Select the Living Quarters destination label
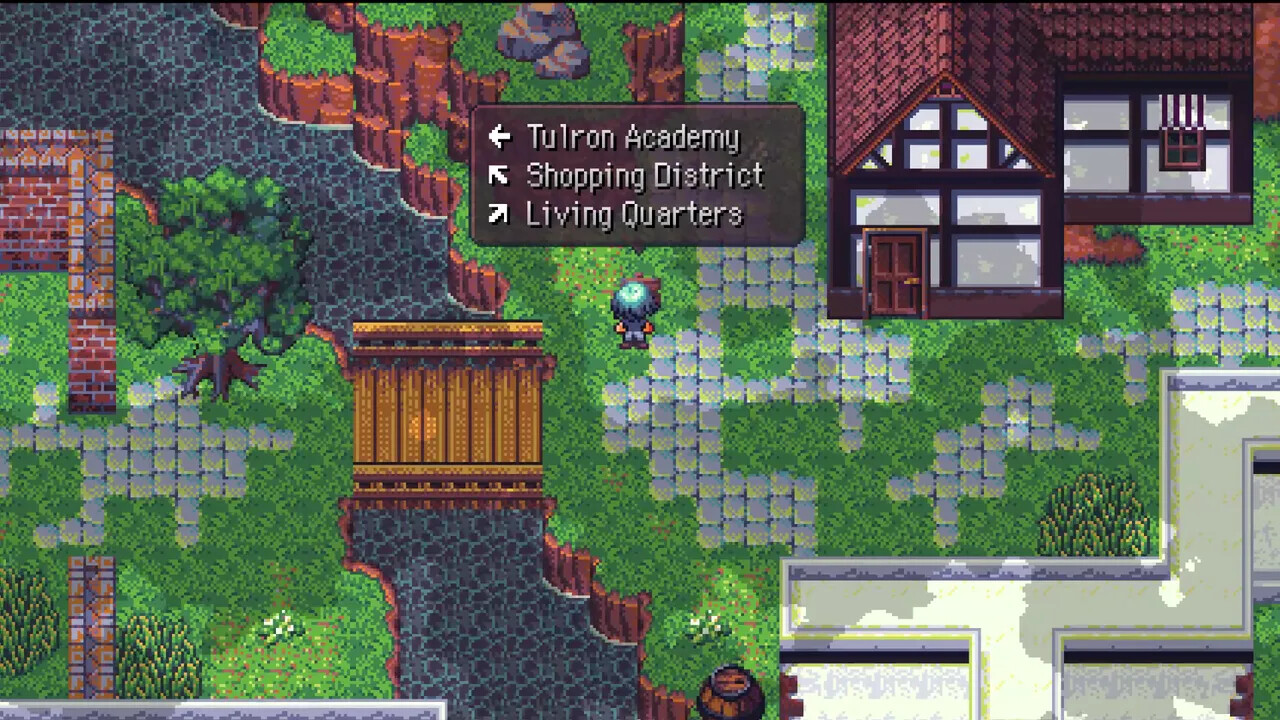 pyautogui.click(x=635, y=214)
